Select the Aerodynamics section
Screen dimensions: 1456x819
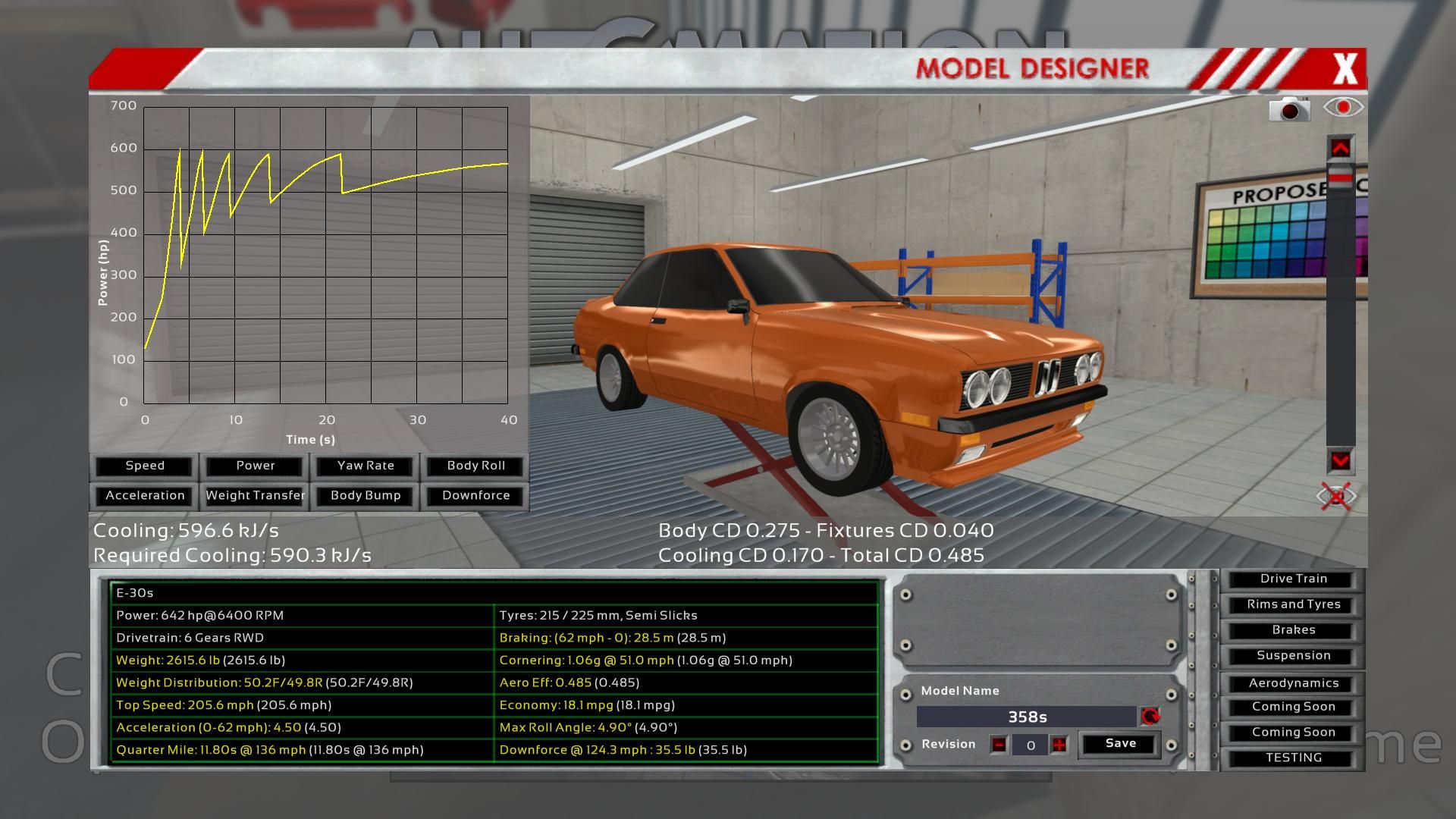coord(1293,683)
